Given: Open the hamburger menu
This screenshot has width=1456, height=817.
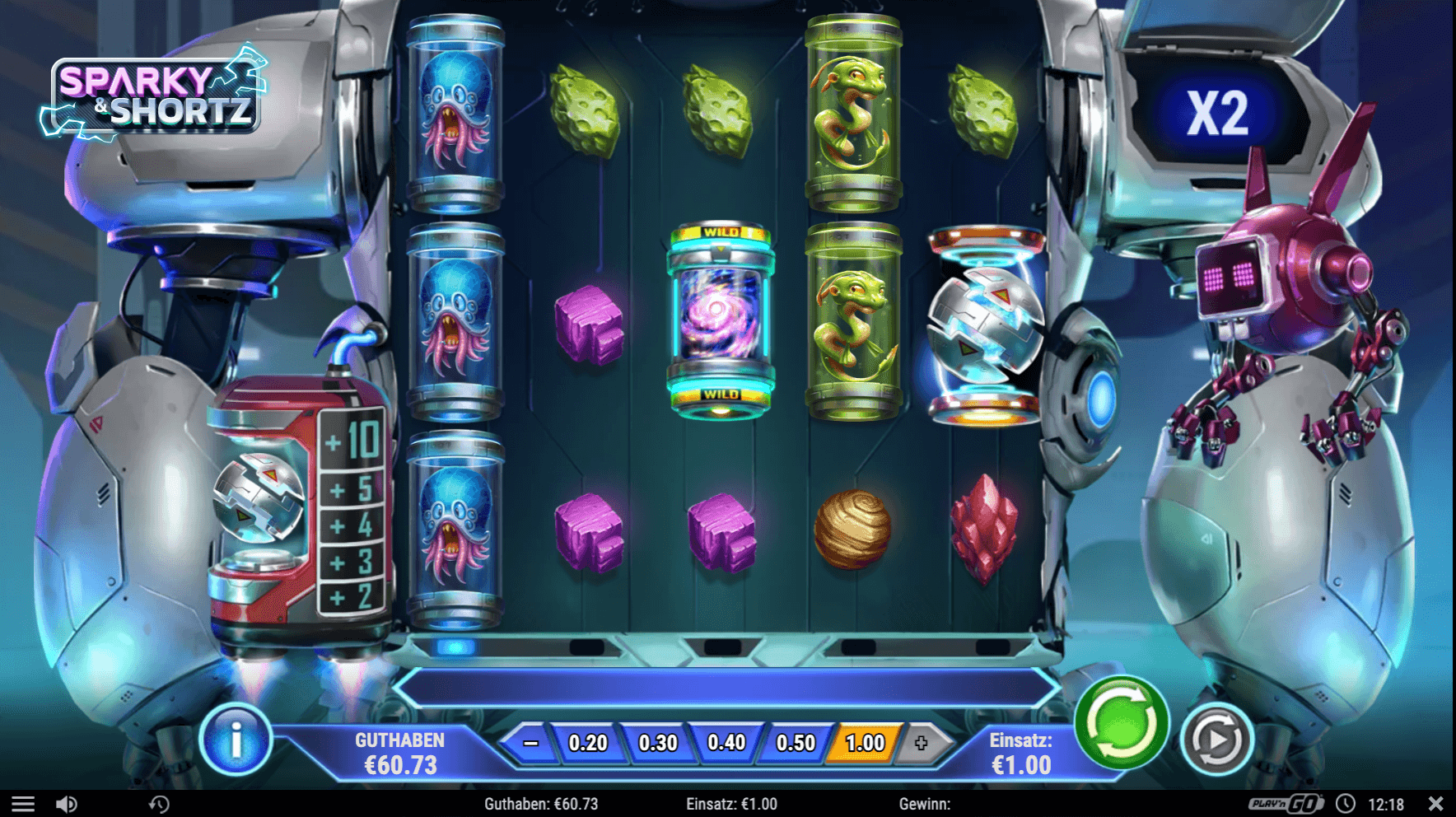Looking at the screenshot, I should coord(23,804).
